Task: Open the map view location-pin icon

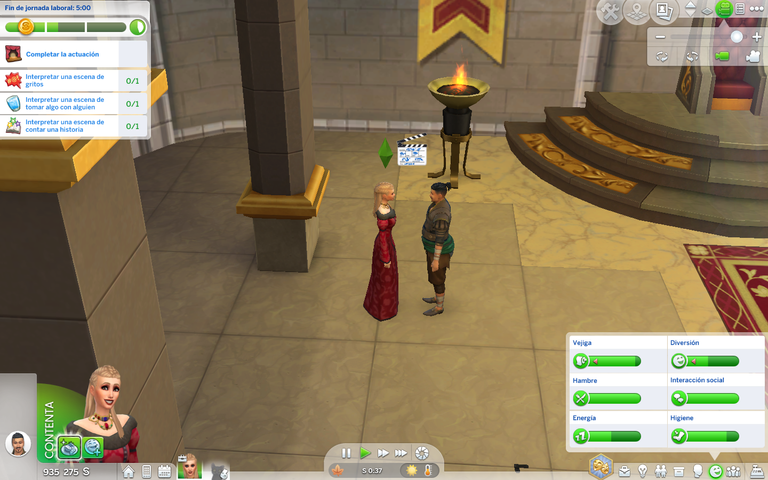Action: (x=636, y=12)
